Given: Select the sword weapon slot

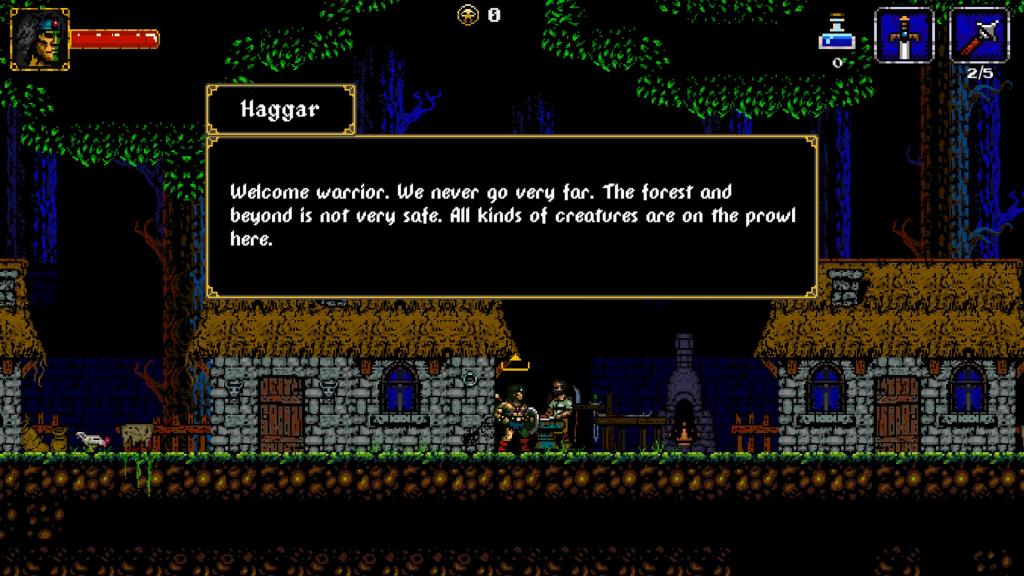Looking at the screenshot, I should [x=904, y=36].
